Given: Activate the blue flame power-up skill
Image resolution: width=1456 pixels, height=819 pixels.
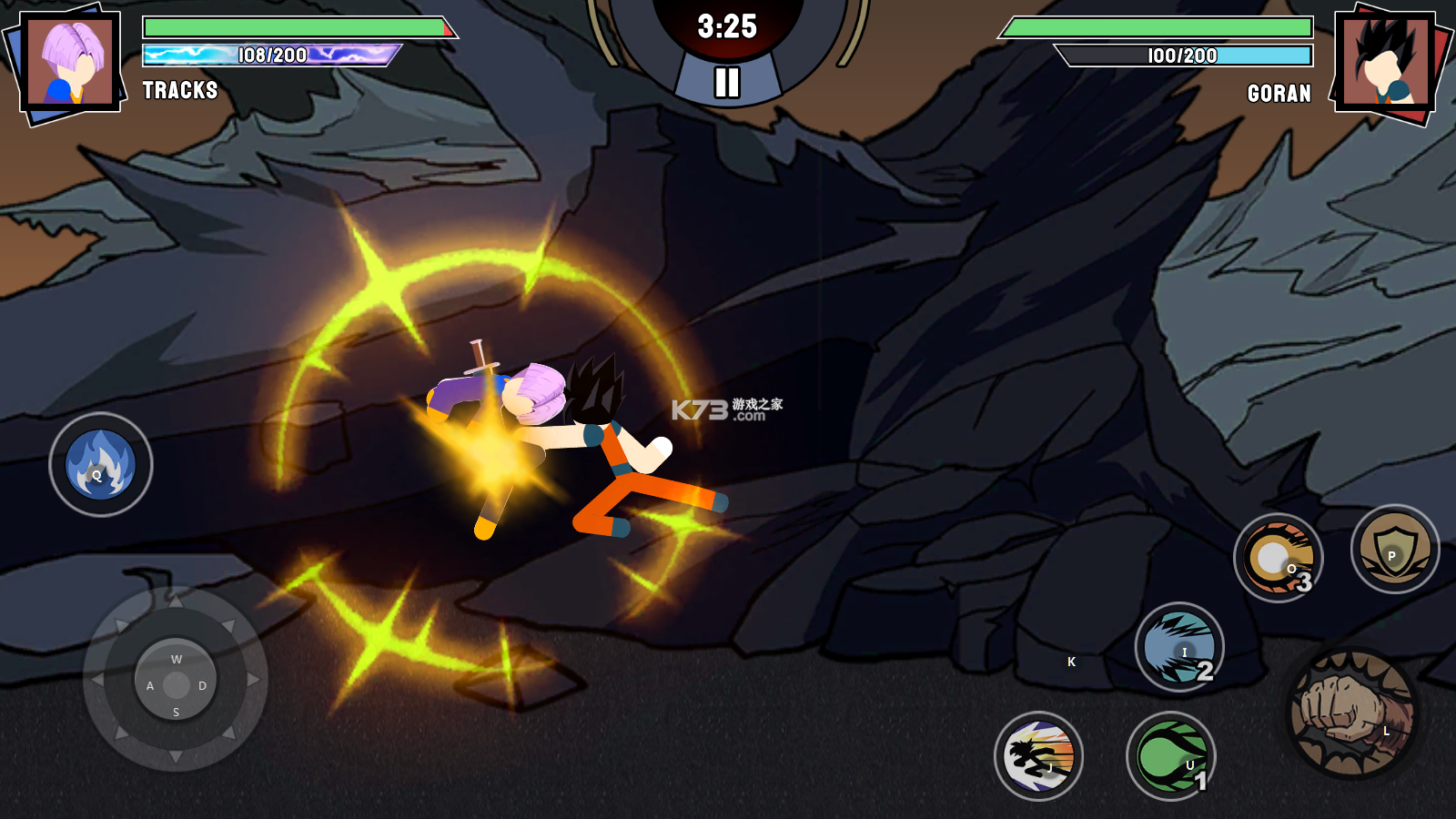Looking at the screenshot, I should pyautogui.click(x=100, y=465).
